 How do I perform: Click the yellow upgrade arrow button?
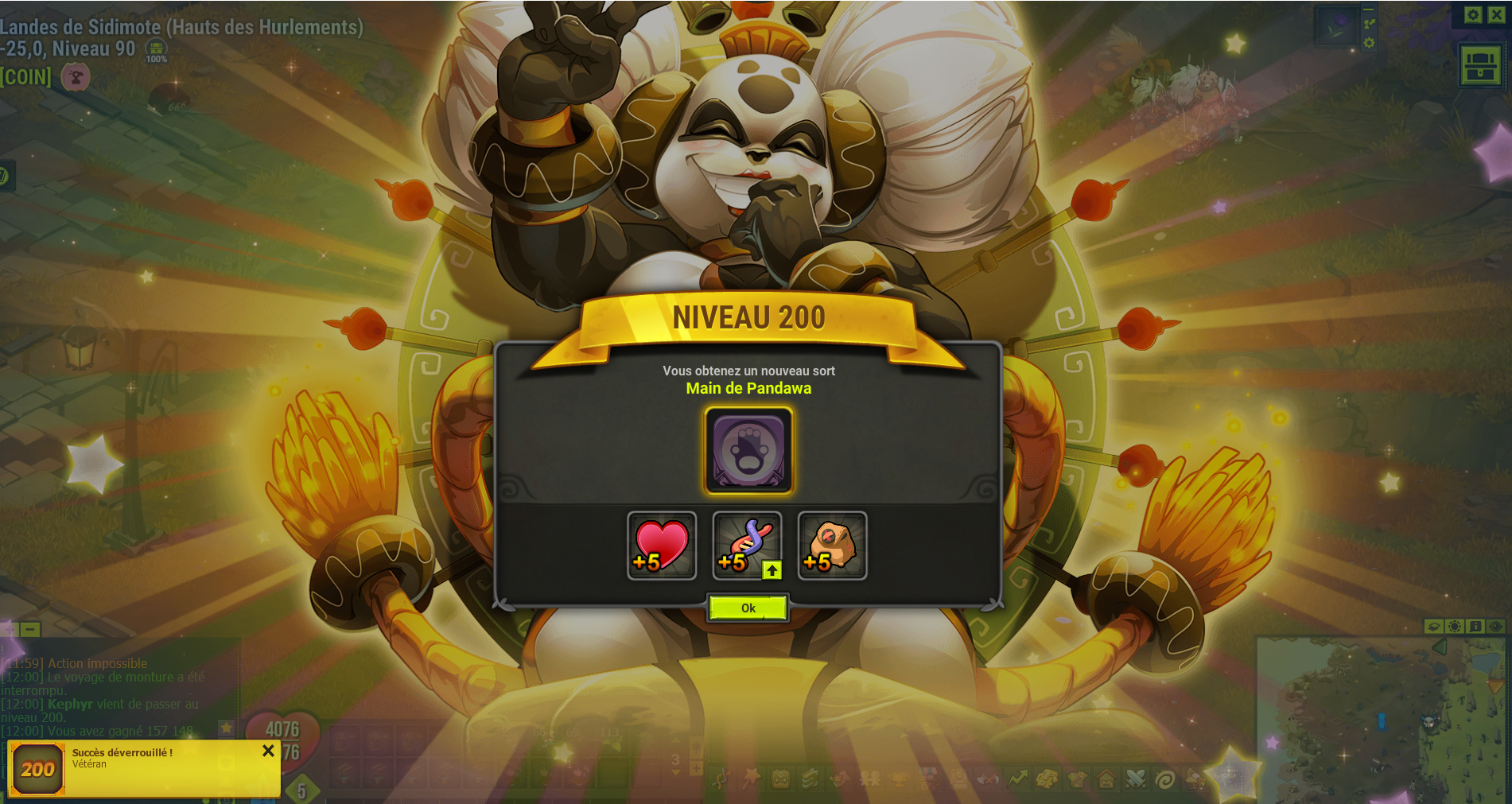(772, 570)
